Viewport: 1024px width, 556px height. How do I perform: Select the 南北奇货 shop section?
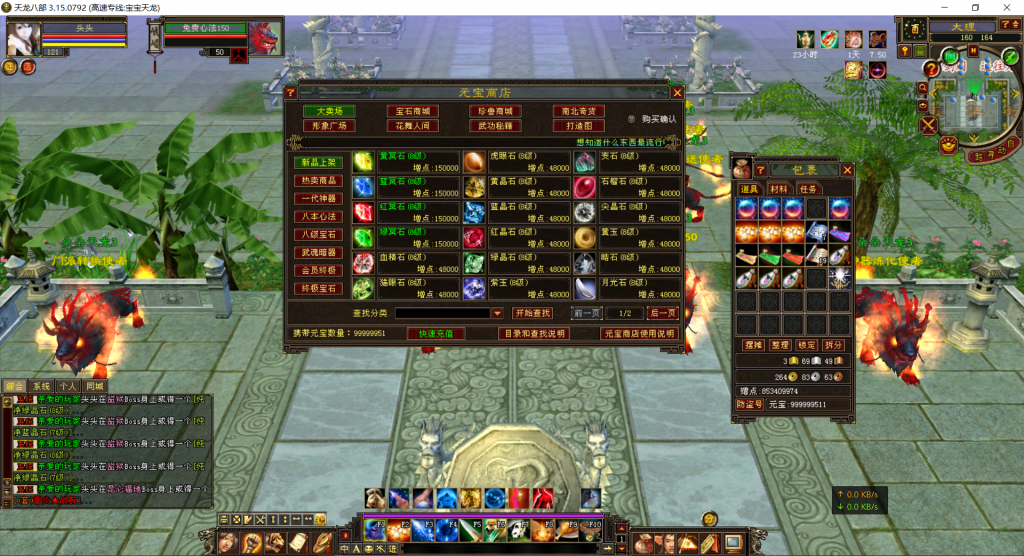[x=578, y=111]
